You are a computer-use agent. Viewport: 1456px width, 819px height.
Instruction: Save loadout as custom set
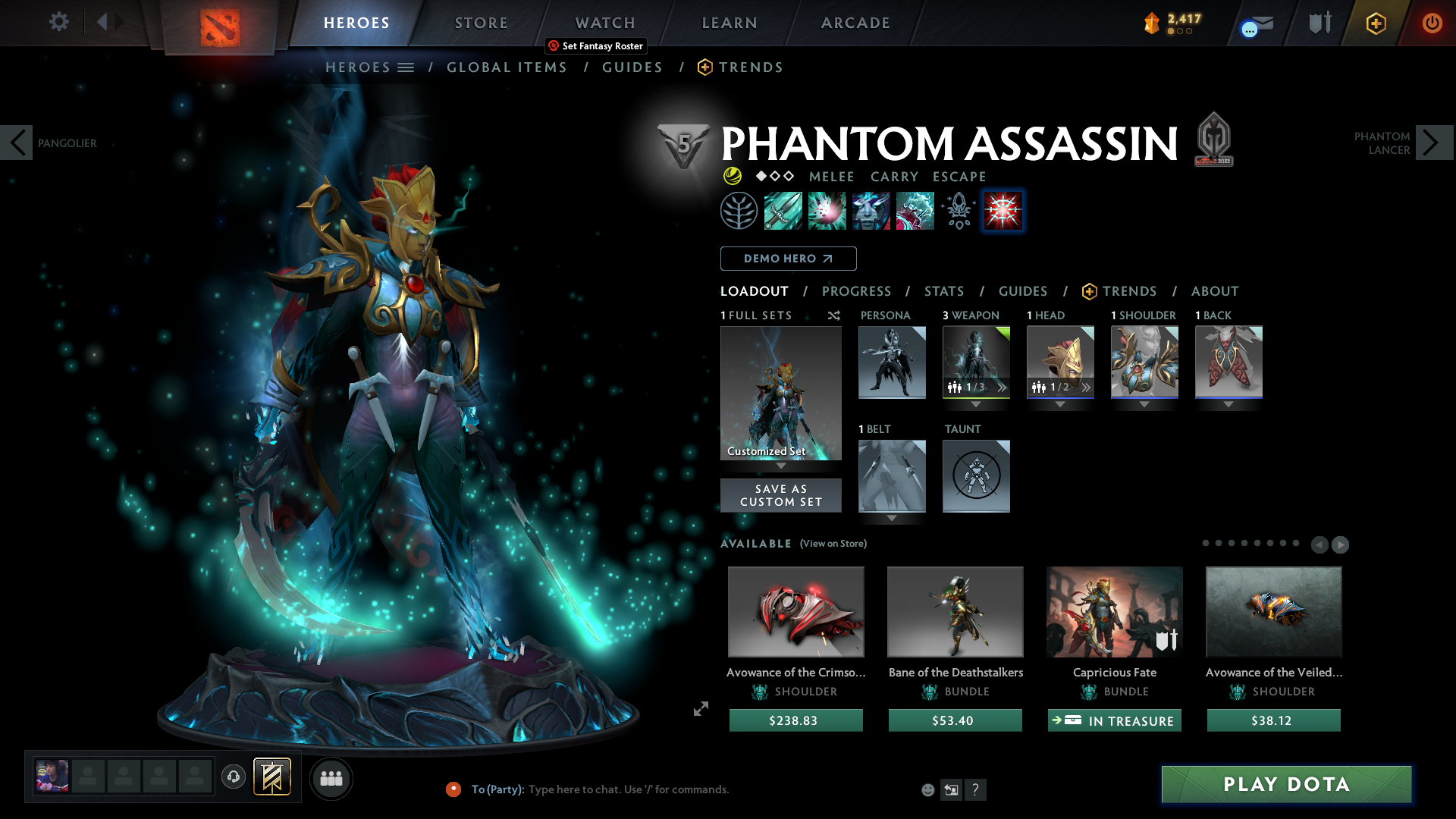(x=780, y=495)
